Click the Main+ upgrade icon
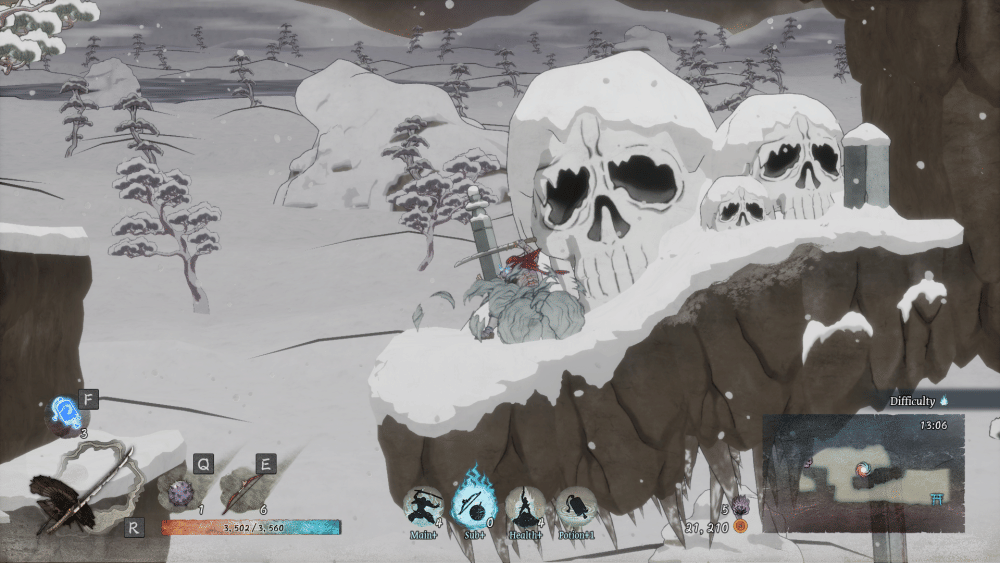Viewport: 1000px width, 563px height. (x=424, y=504)
